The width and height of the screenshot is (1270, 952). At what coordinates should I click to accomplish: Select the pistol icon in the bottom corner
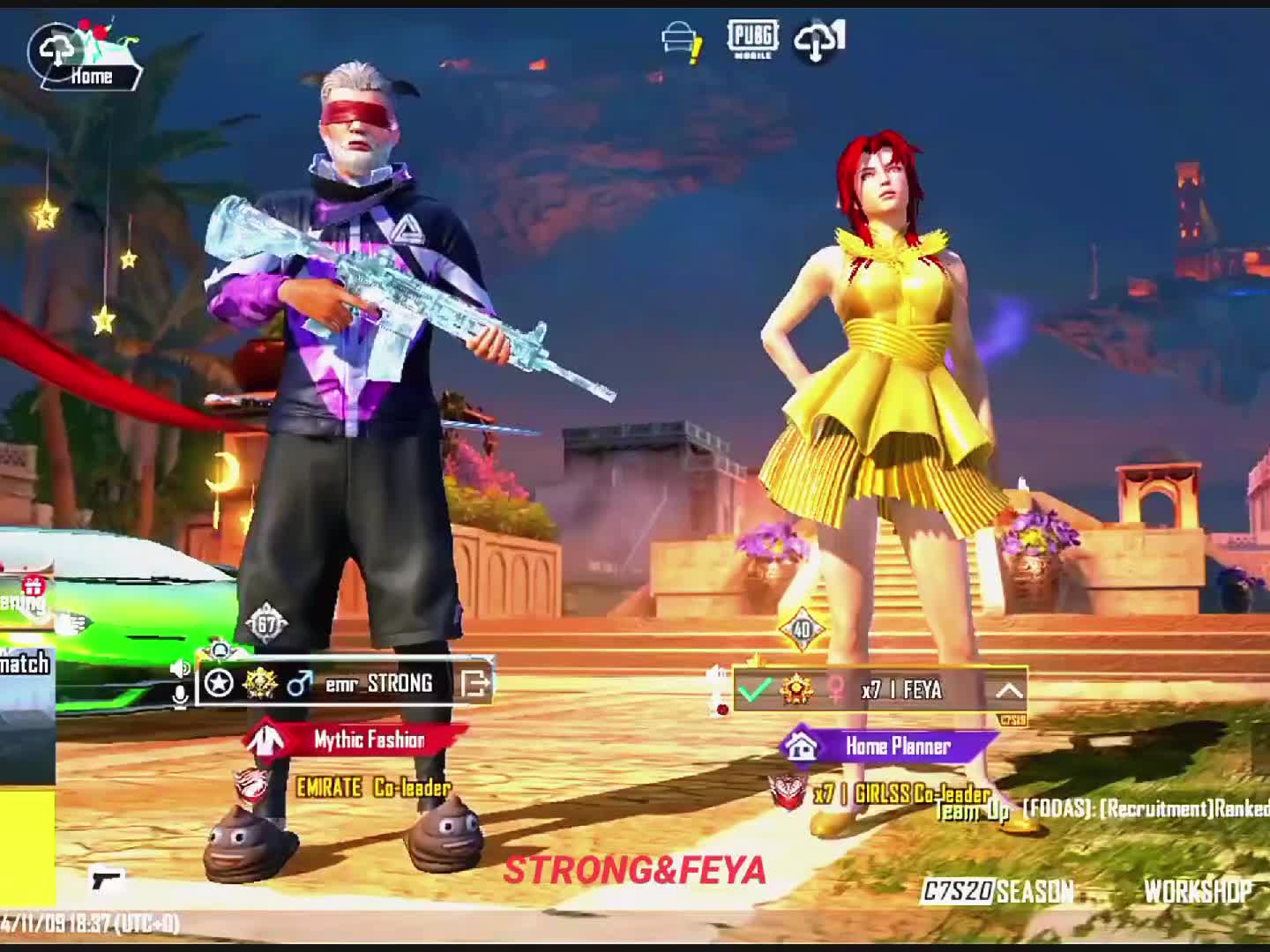(x=108, y=879)
